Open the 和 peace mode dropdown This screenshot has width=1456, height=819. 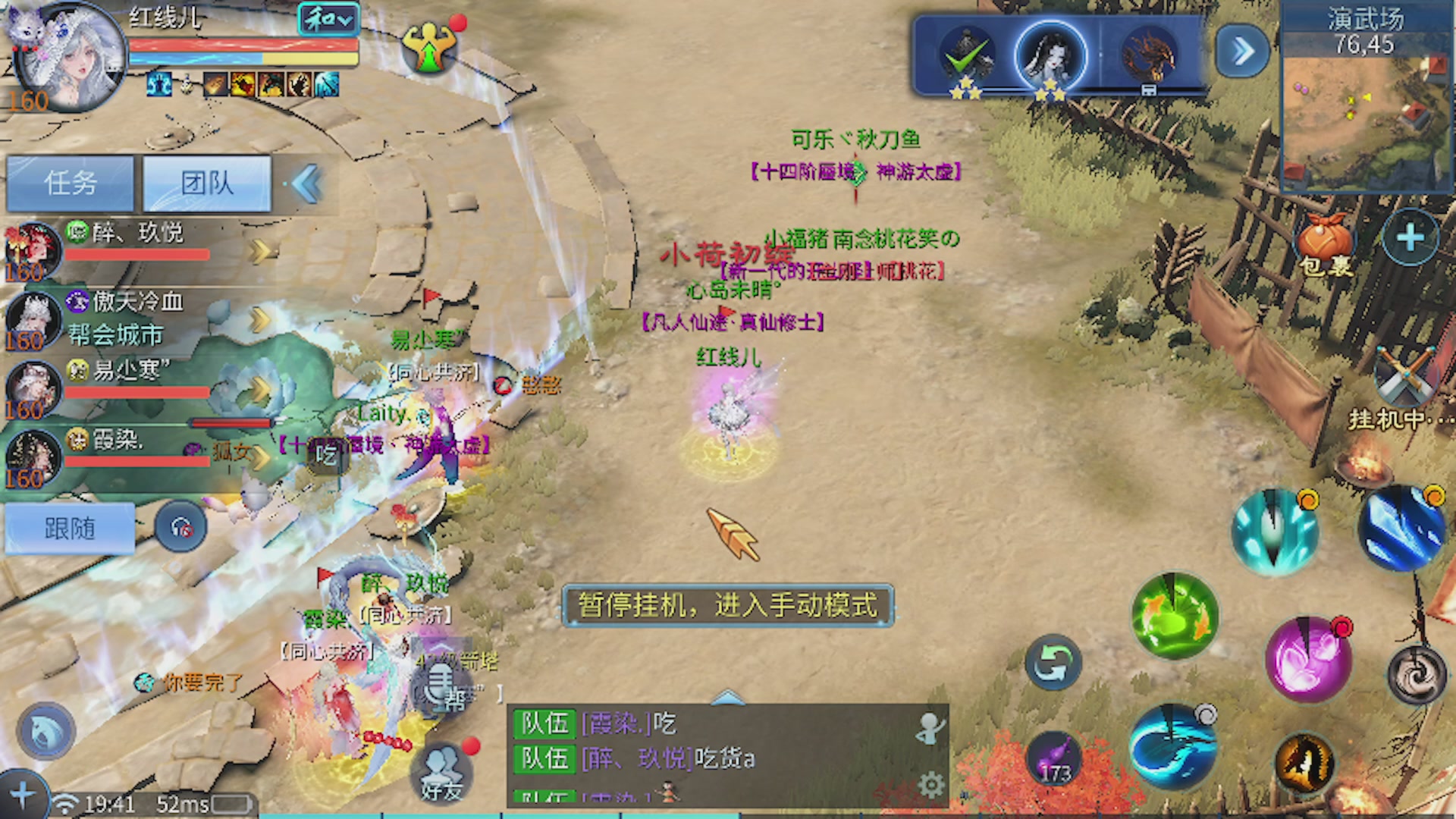(x=329, y=20)
